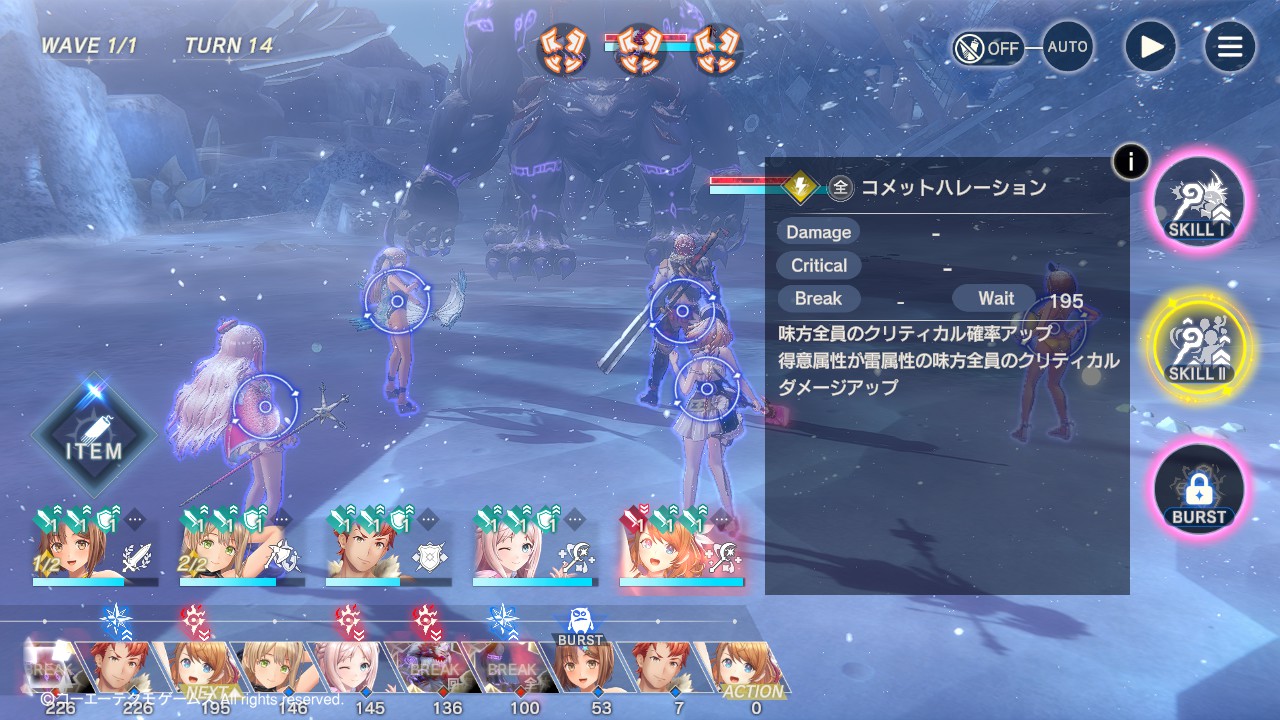Click the play speed arrow button
The height and width of the screenshot is (720, 1280).
[x=1150, y=47]
